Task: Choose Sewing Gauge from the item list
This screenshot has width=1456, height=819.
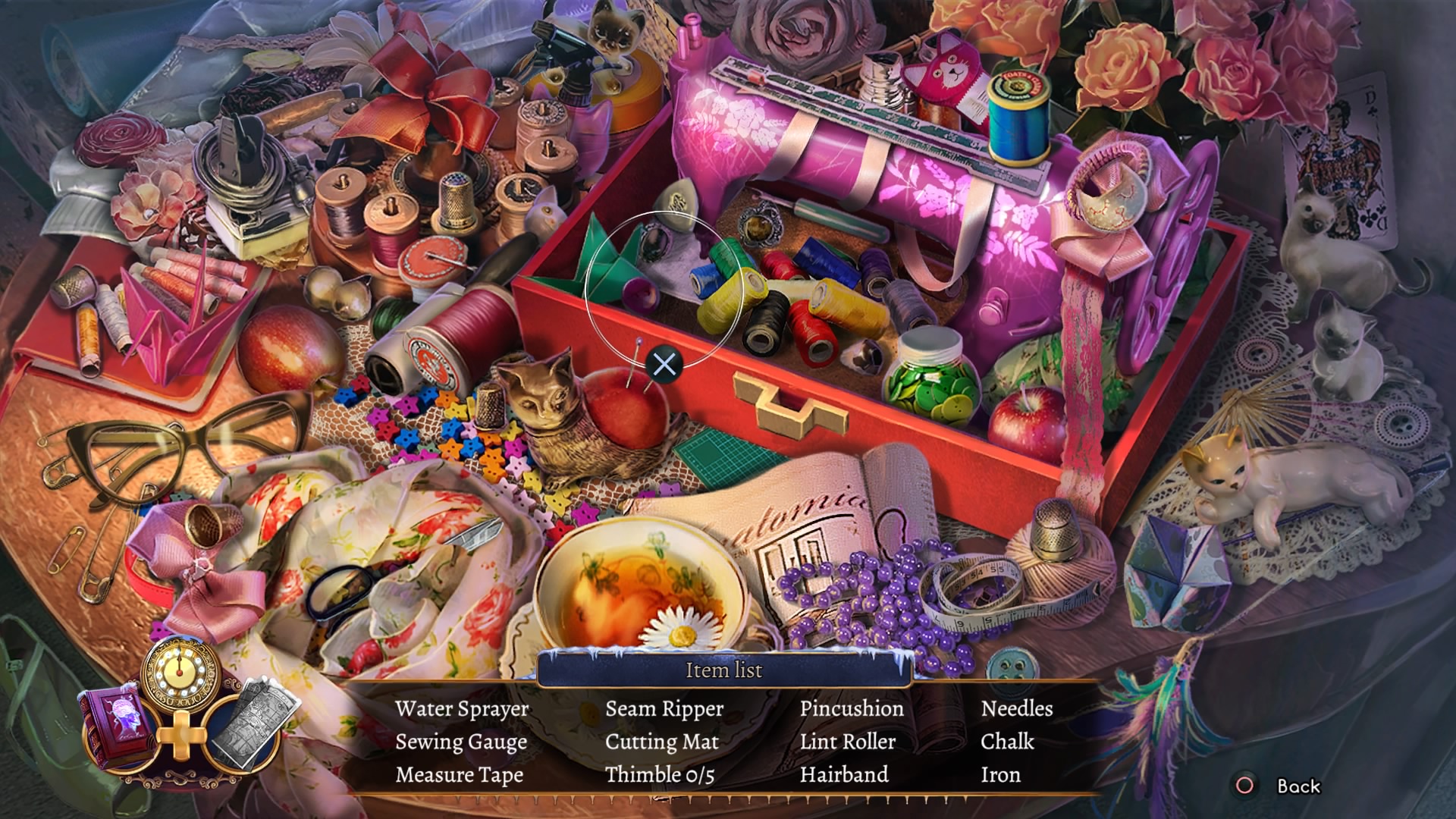Action: pyautogui.click(x=461, y=742)
